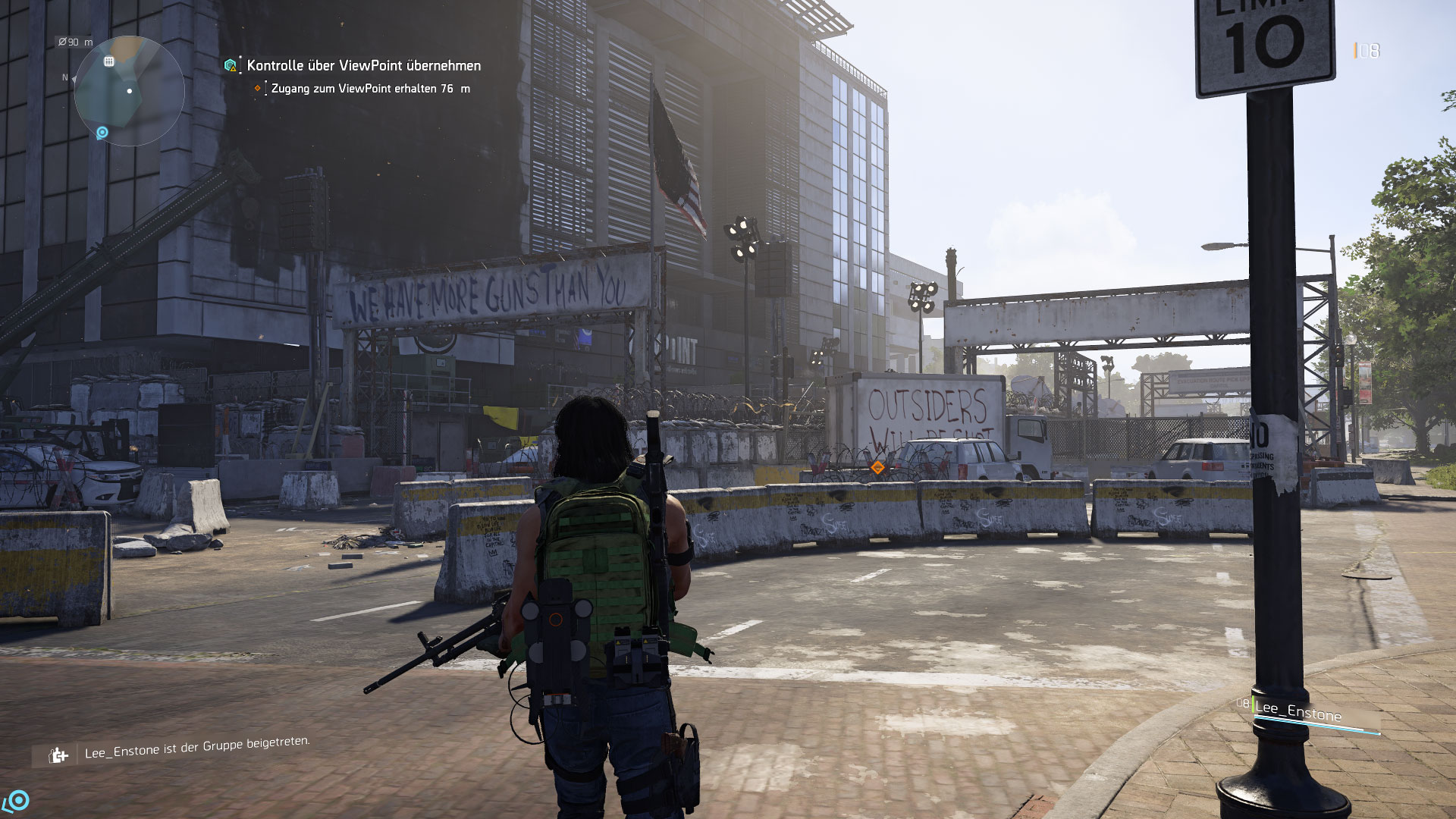
Task: Click the blue circular icon in the screen corner
Action: click(17, 800)
